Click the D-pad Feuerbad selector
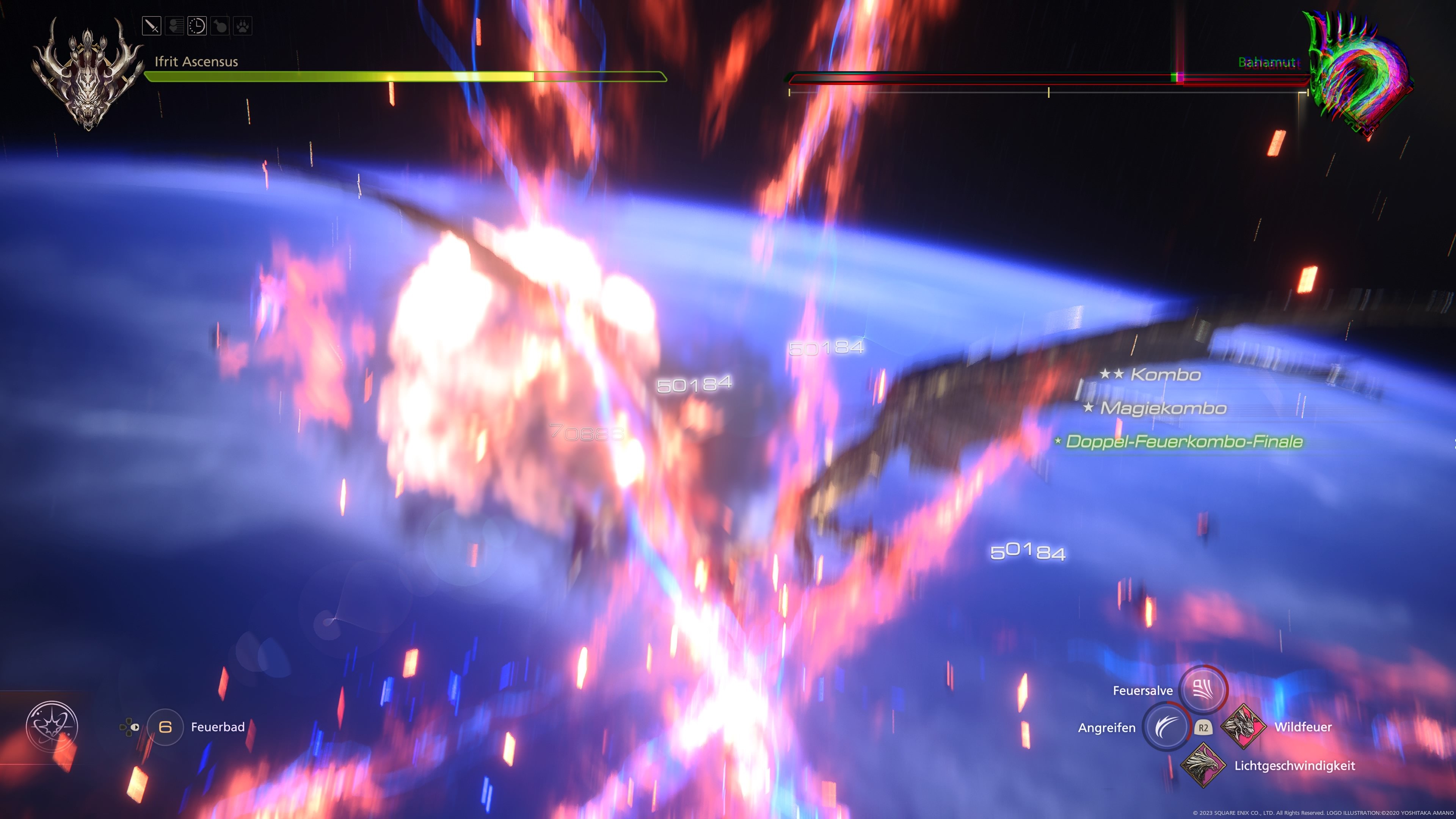 click(129, 728)
